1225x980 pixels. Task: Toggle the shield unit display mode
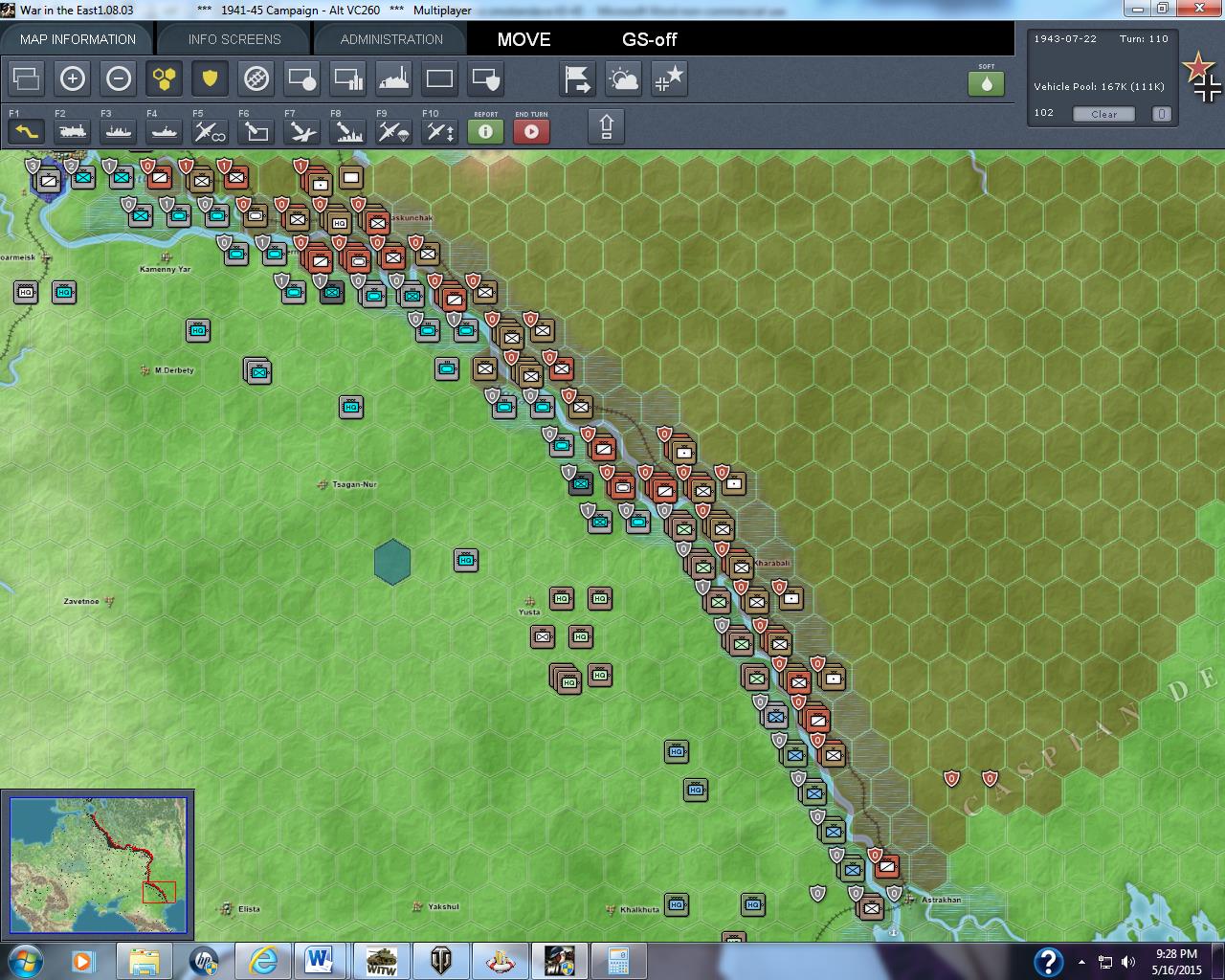coord(210,78)
